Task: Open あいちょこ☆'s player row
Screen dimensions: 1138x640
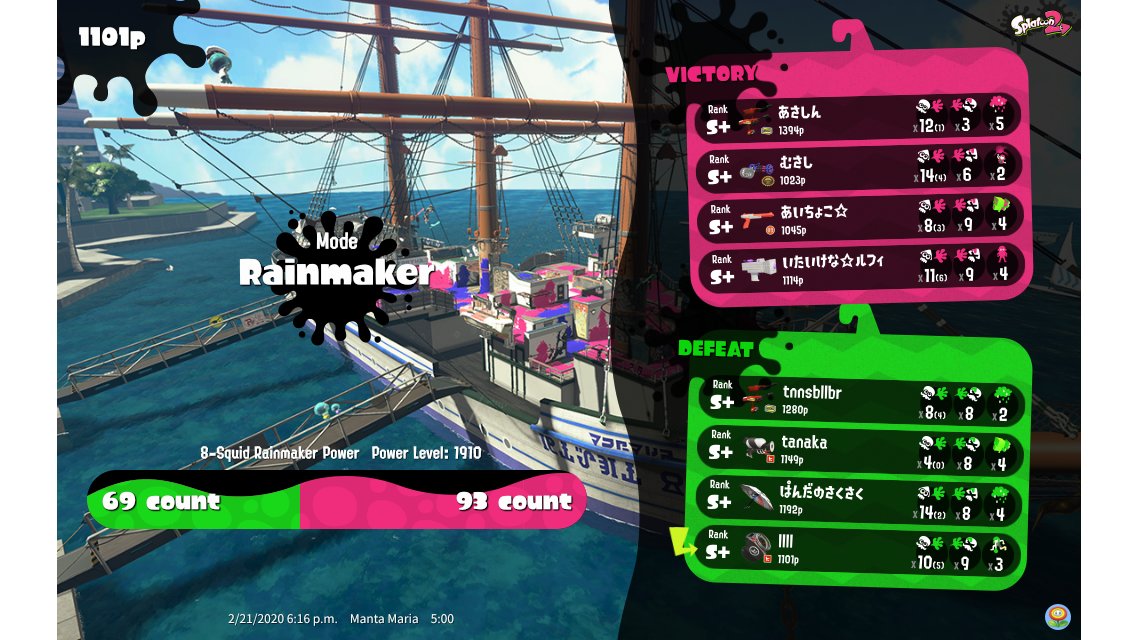Action: (x=860, y=218)
